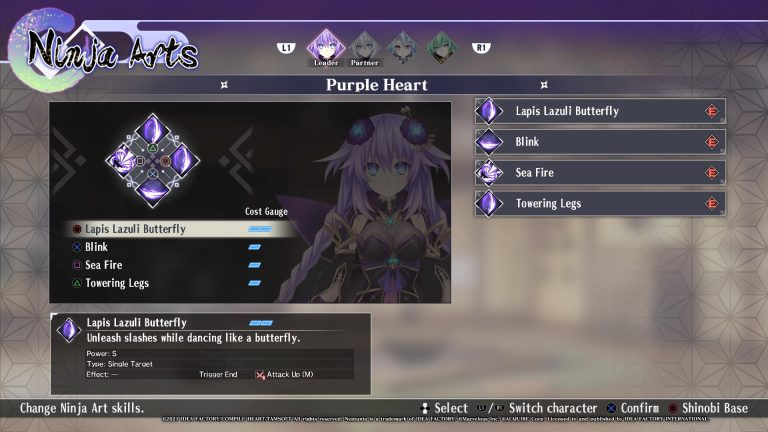Choose the equipped Towering Legs skill card
This screenshot has height=432, width=768.
(x=600, y=204)
